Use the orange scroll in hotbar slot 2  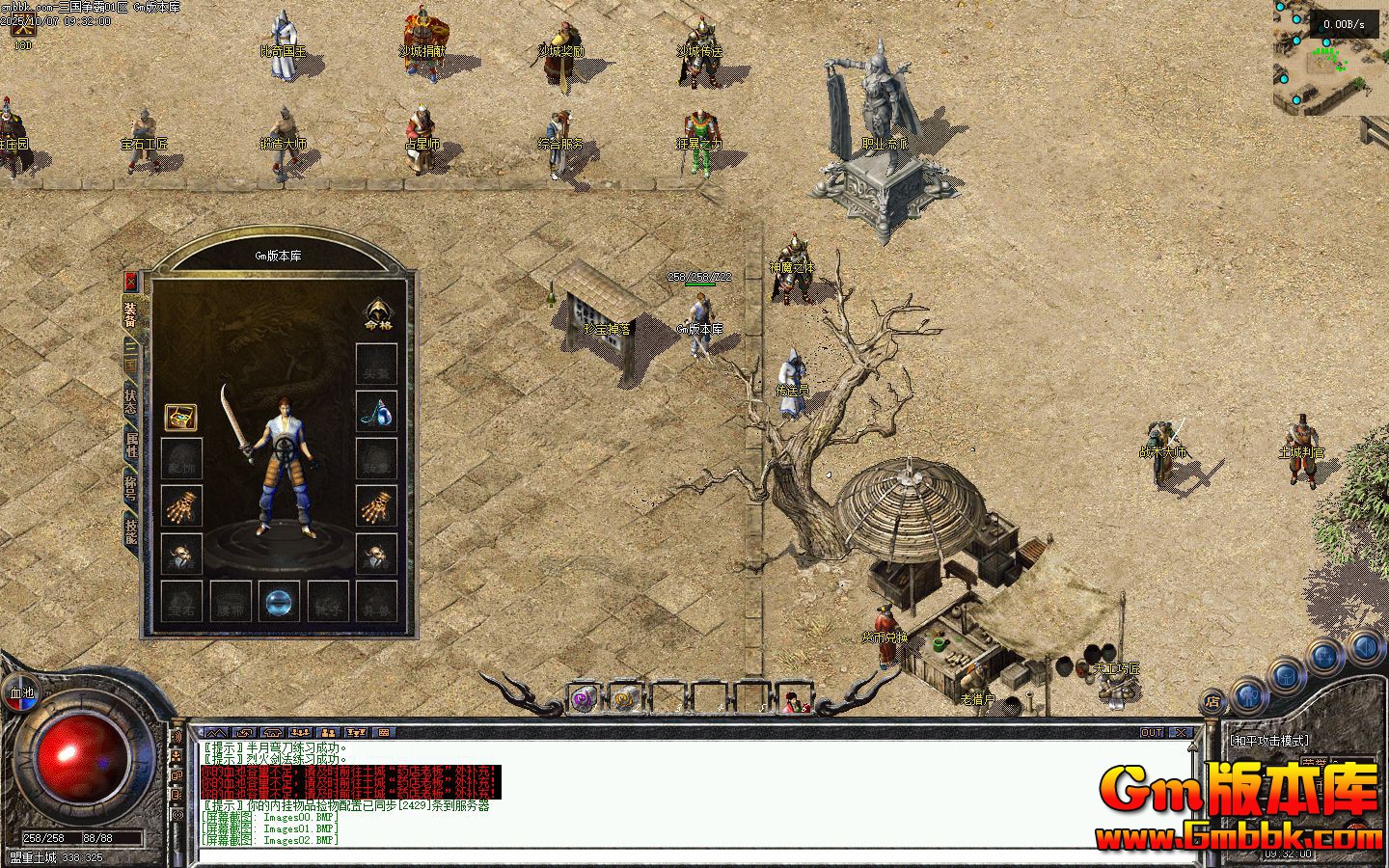624,698
